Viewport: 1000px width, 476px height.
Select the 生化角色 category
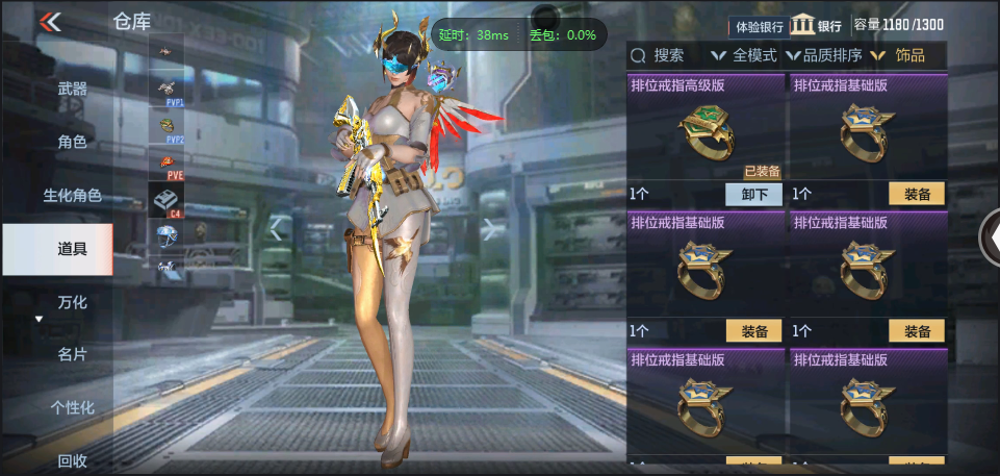click(x=72, y=195)
